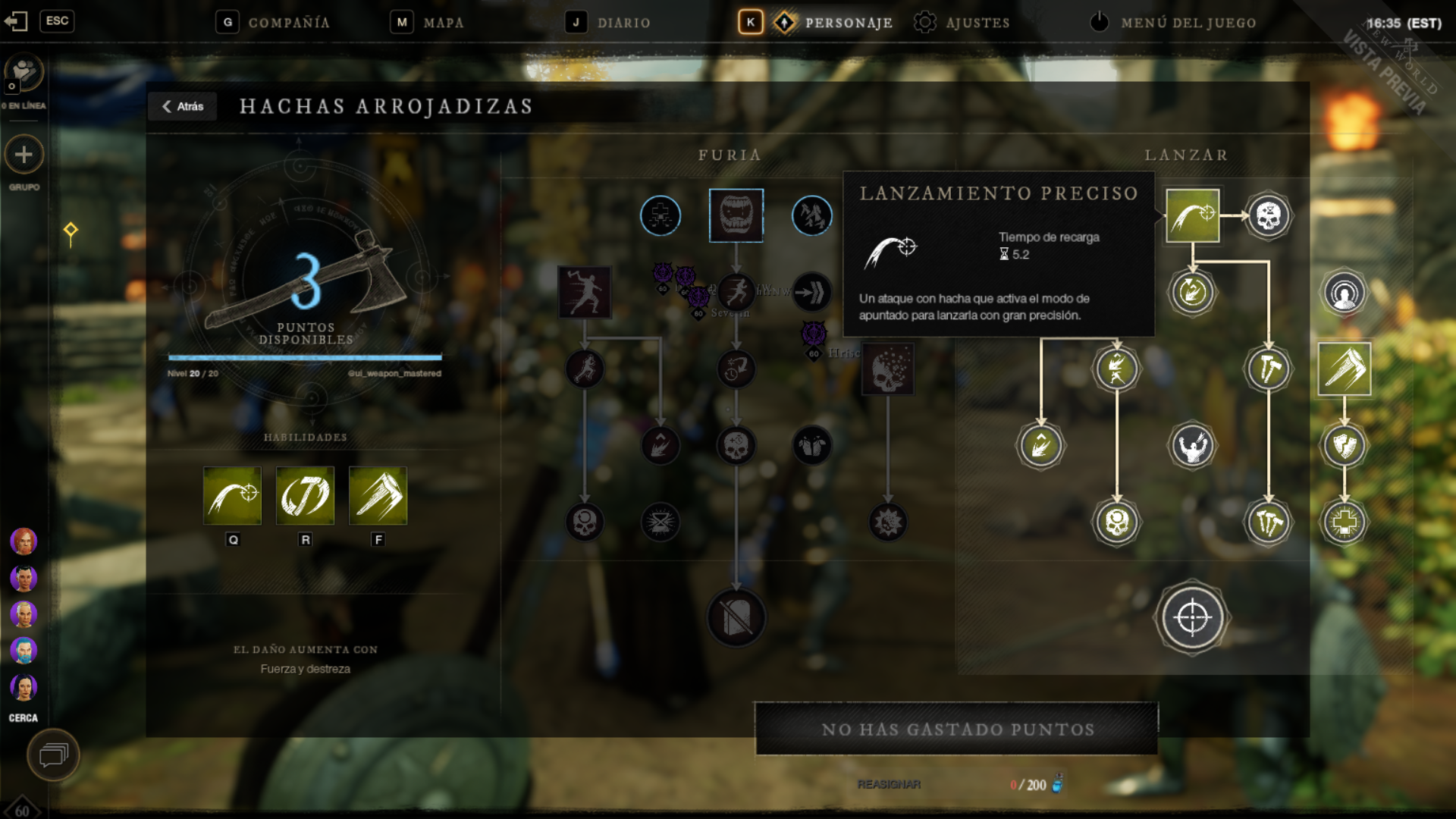This screenshot has height=819, width=1456.
Task: Select the large crosshair ultimate node in Lanzar
Action: [x=1192, y=618]
